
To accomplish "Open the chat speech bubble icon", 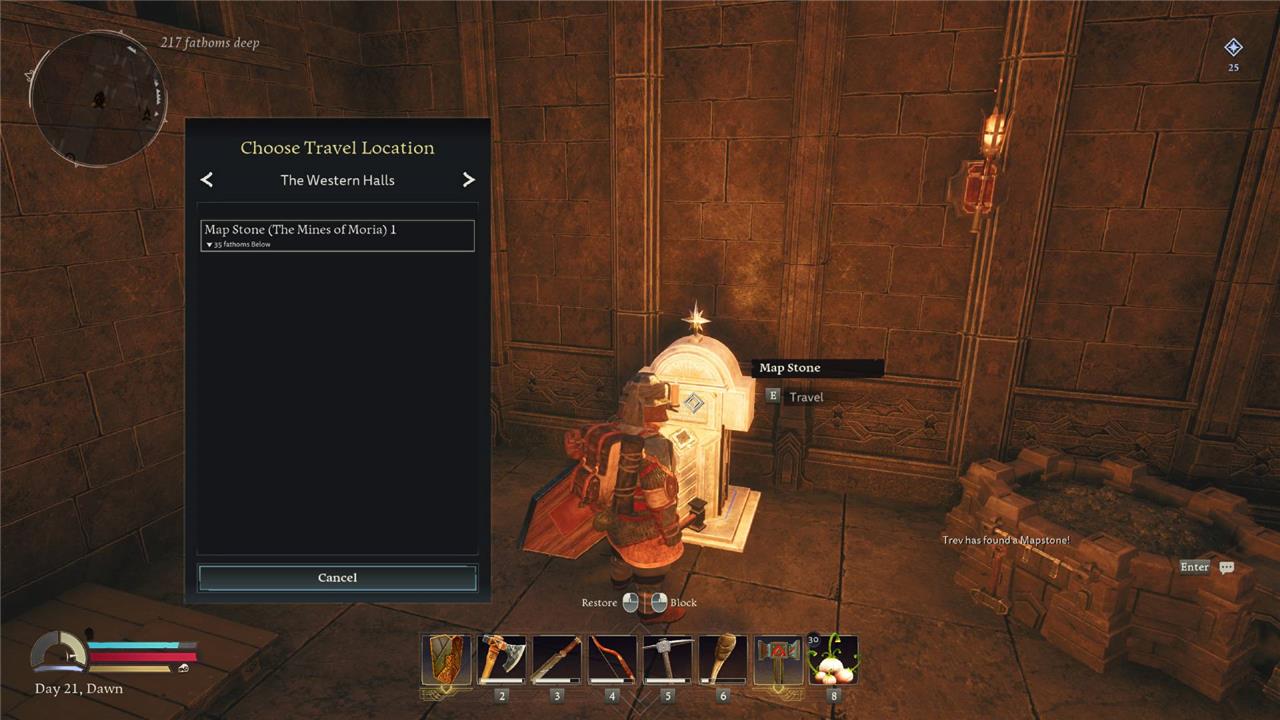I will (x=1227, y=567).
